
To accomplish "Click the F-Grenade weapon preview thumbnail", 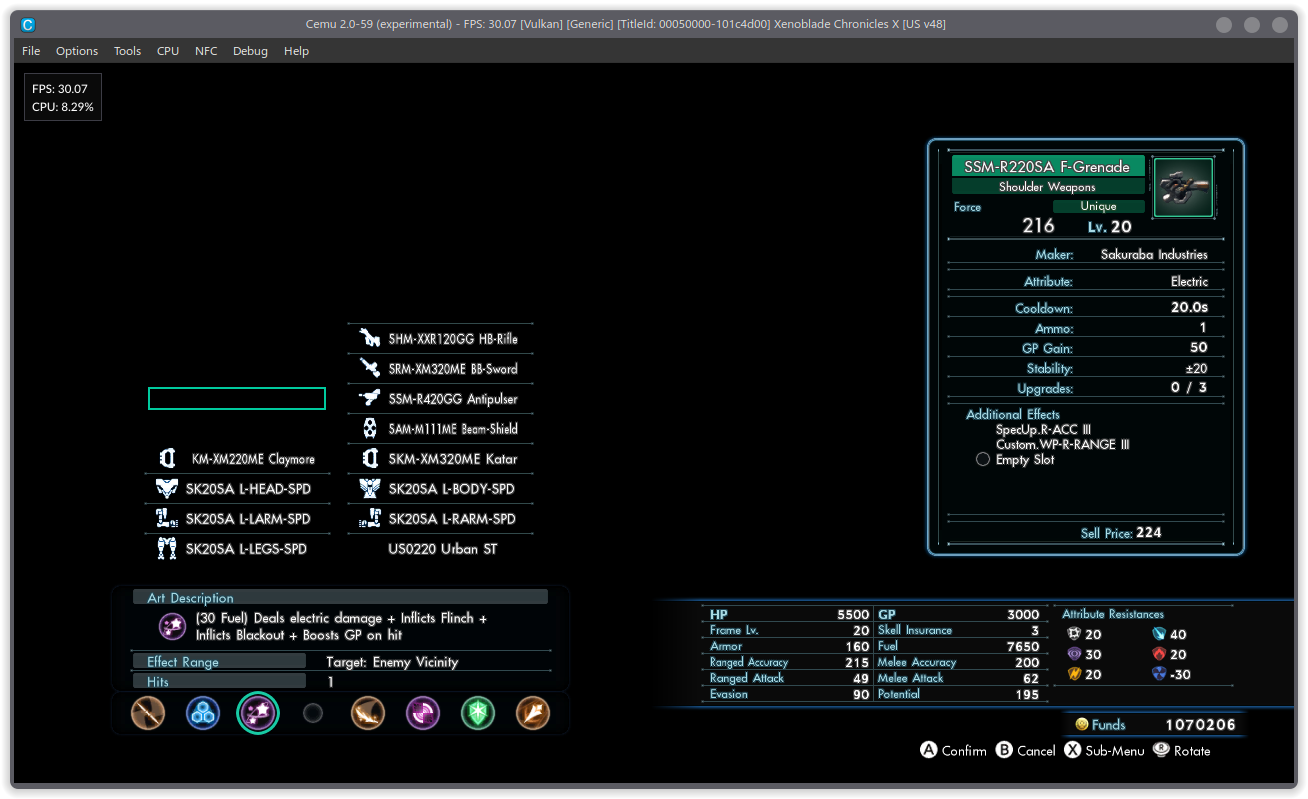I will point(1183,187).
